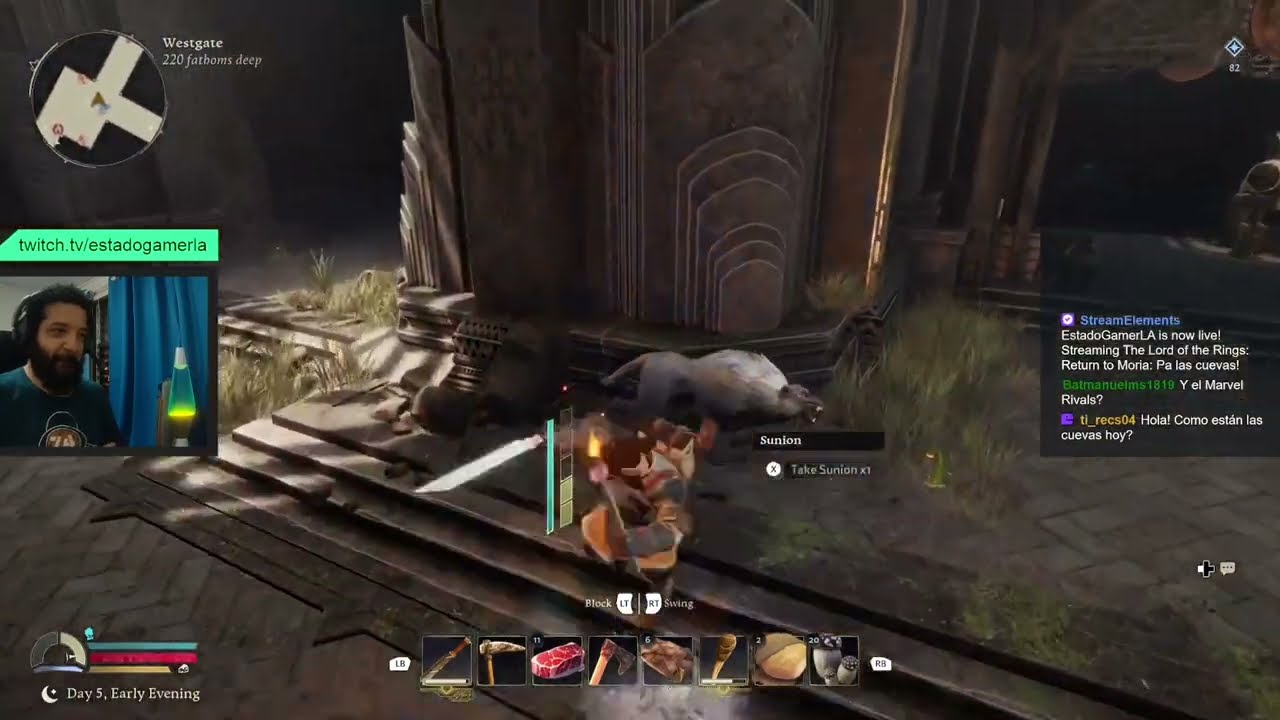Pick the wooden torch slot
This screenshot has height=720, width=1280.
[x=723, y=661]
